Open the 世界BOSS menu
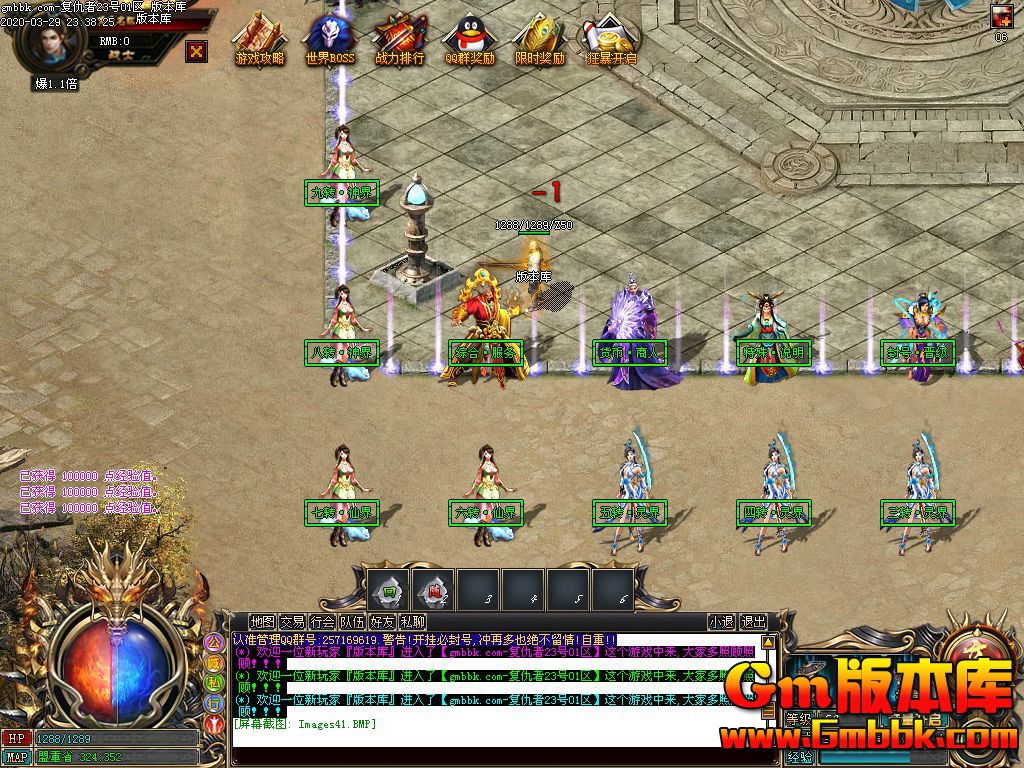This screenshot has width=1024, height=768. pos(330,40)
